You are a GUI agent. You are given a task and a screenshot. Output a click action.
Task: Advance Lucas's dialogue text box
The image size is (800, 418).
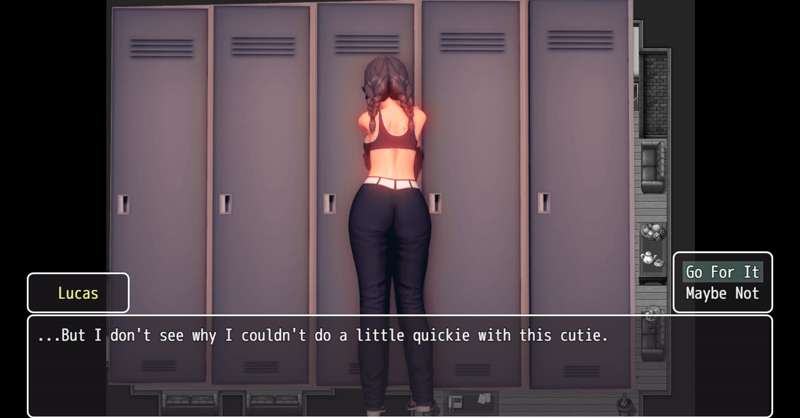pyautogui.click(x=400, y=365)
